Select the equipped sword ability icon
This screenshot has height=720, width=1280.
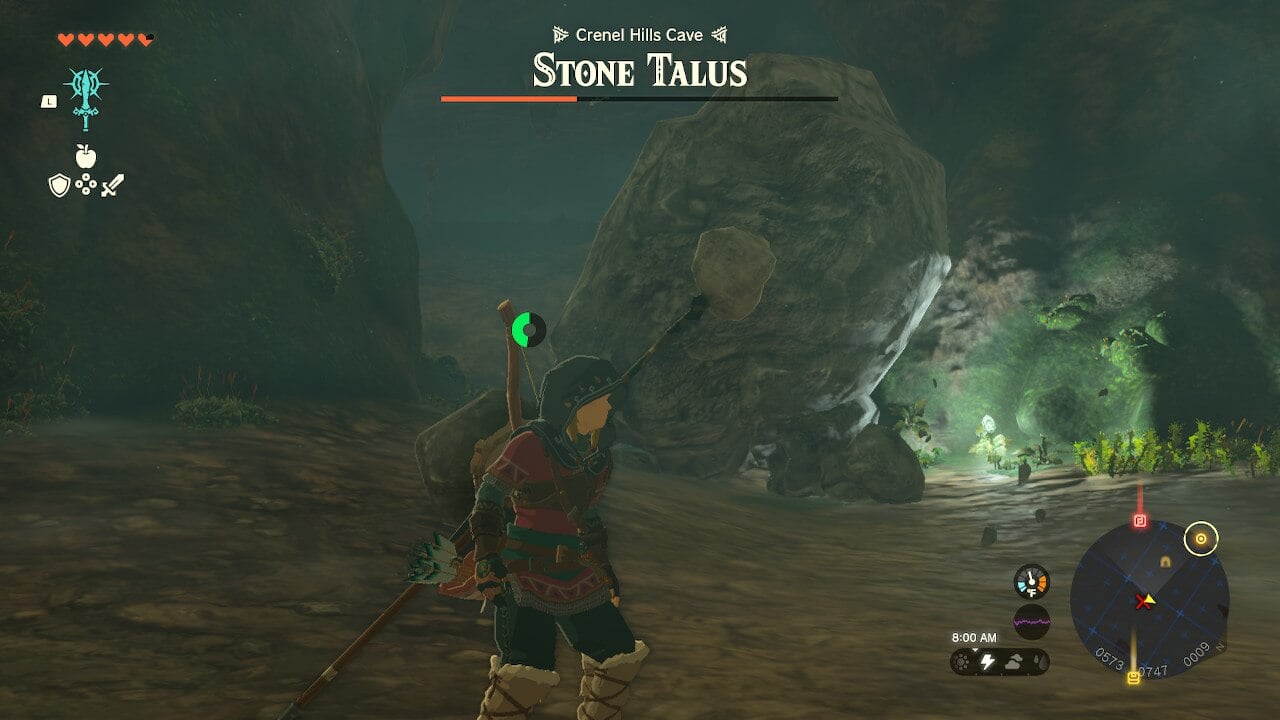click(84, 97)
